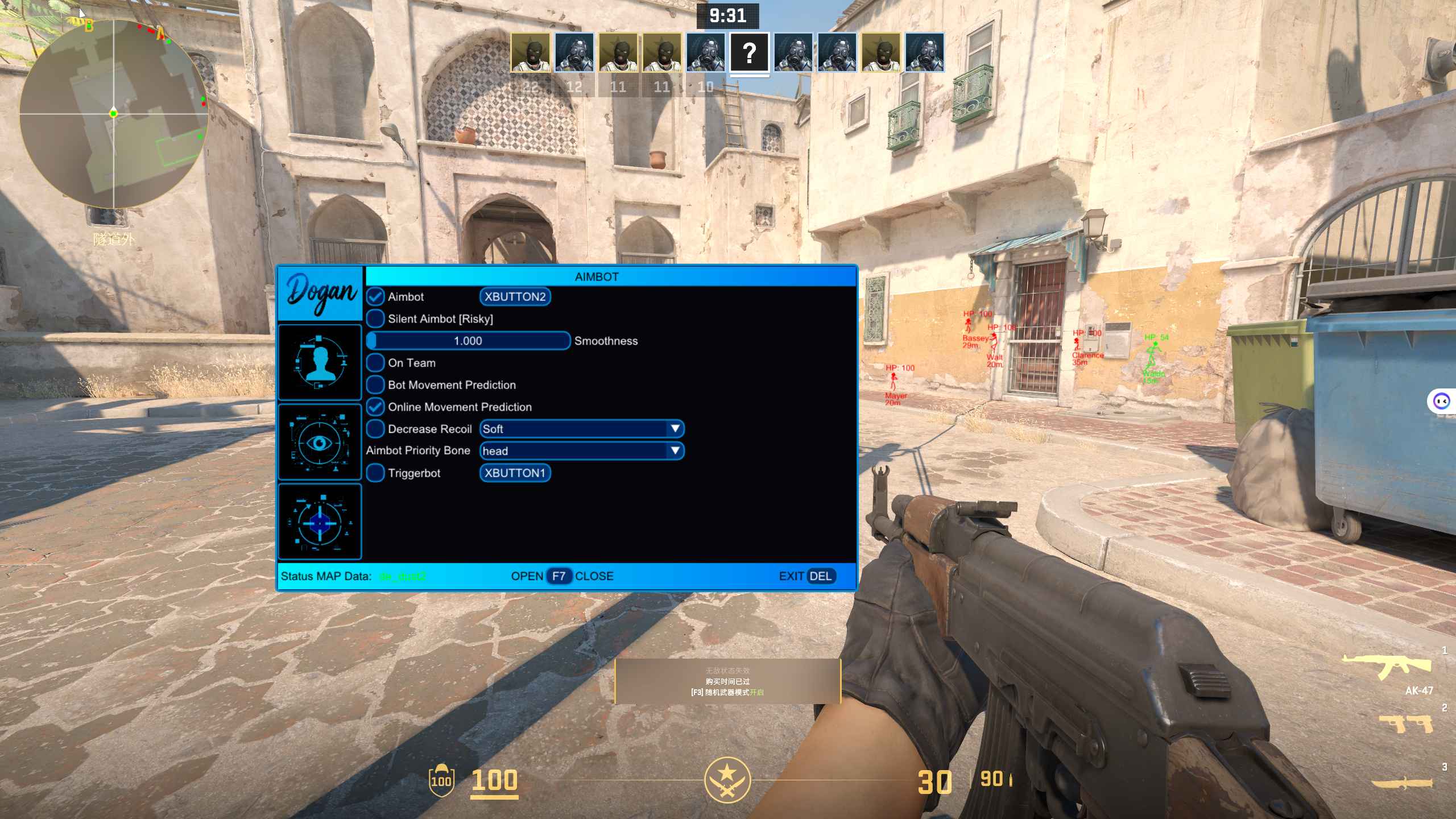Image resolution: width=1456 pixels, height=819 pixels.
Task: Toggle the On Team checkbox
Action: click(x=375, y=362)
